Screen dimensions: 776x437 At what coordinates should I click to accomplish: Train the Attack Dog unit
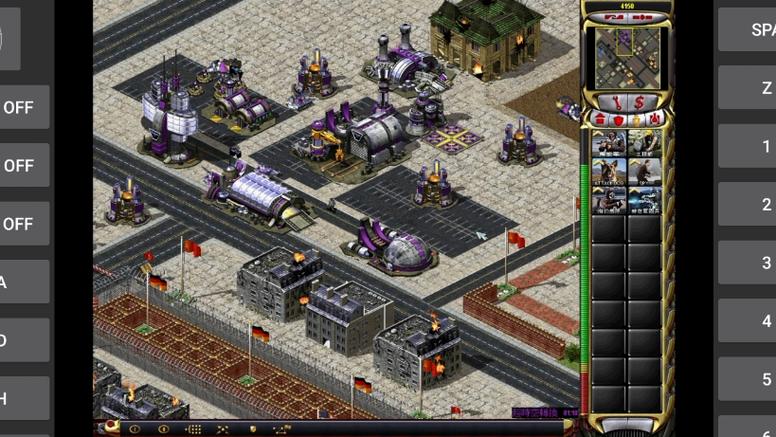tap(609, 172)
